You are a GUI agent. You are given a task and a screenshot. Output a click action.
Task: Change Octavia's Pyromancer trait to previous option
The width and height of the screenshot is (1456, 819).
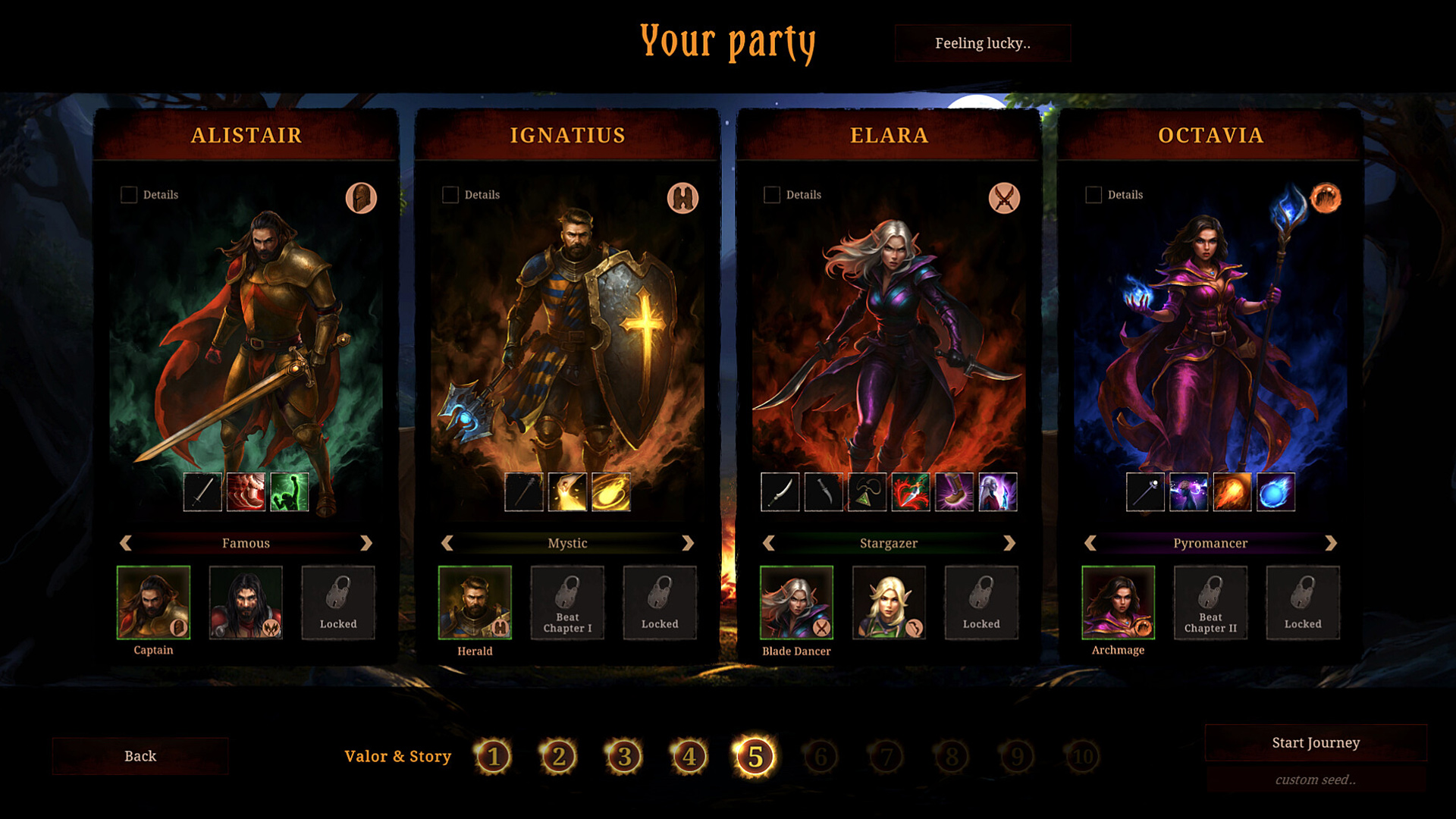[1090, 543]
